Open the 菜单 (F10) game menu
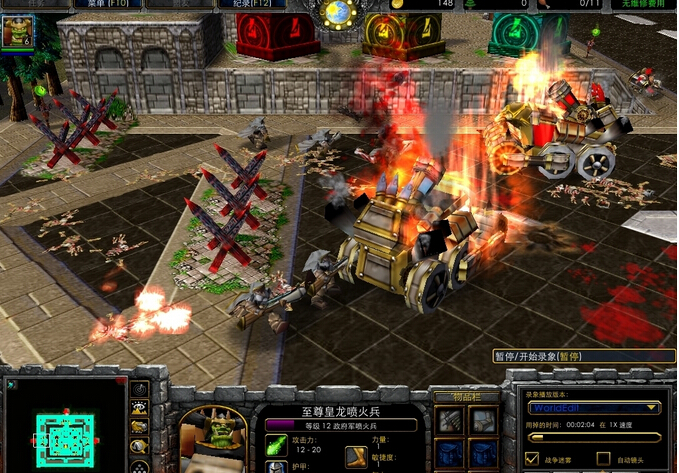 coord(107,5)
